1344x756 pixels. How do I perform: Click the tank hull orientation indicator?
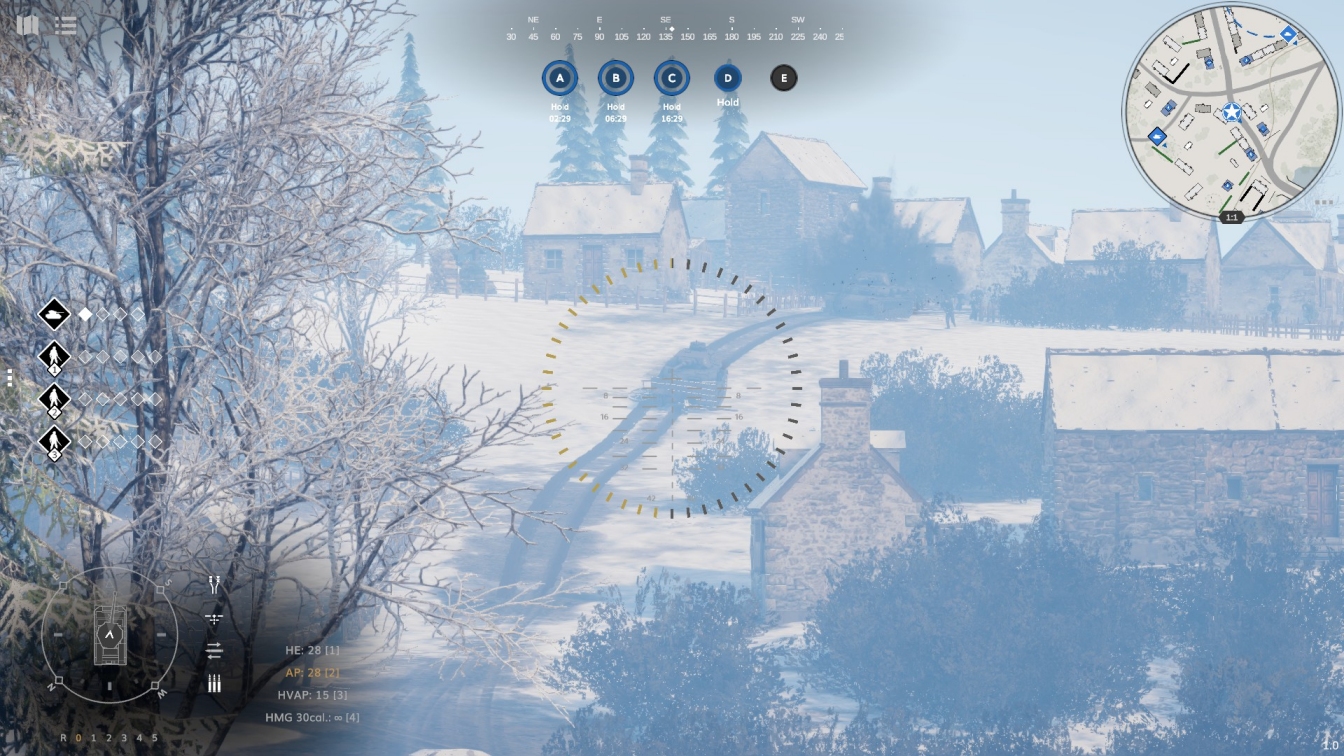pyautogui.click(x=109, y=635)
